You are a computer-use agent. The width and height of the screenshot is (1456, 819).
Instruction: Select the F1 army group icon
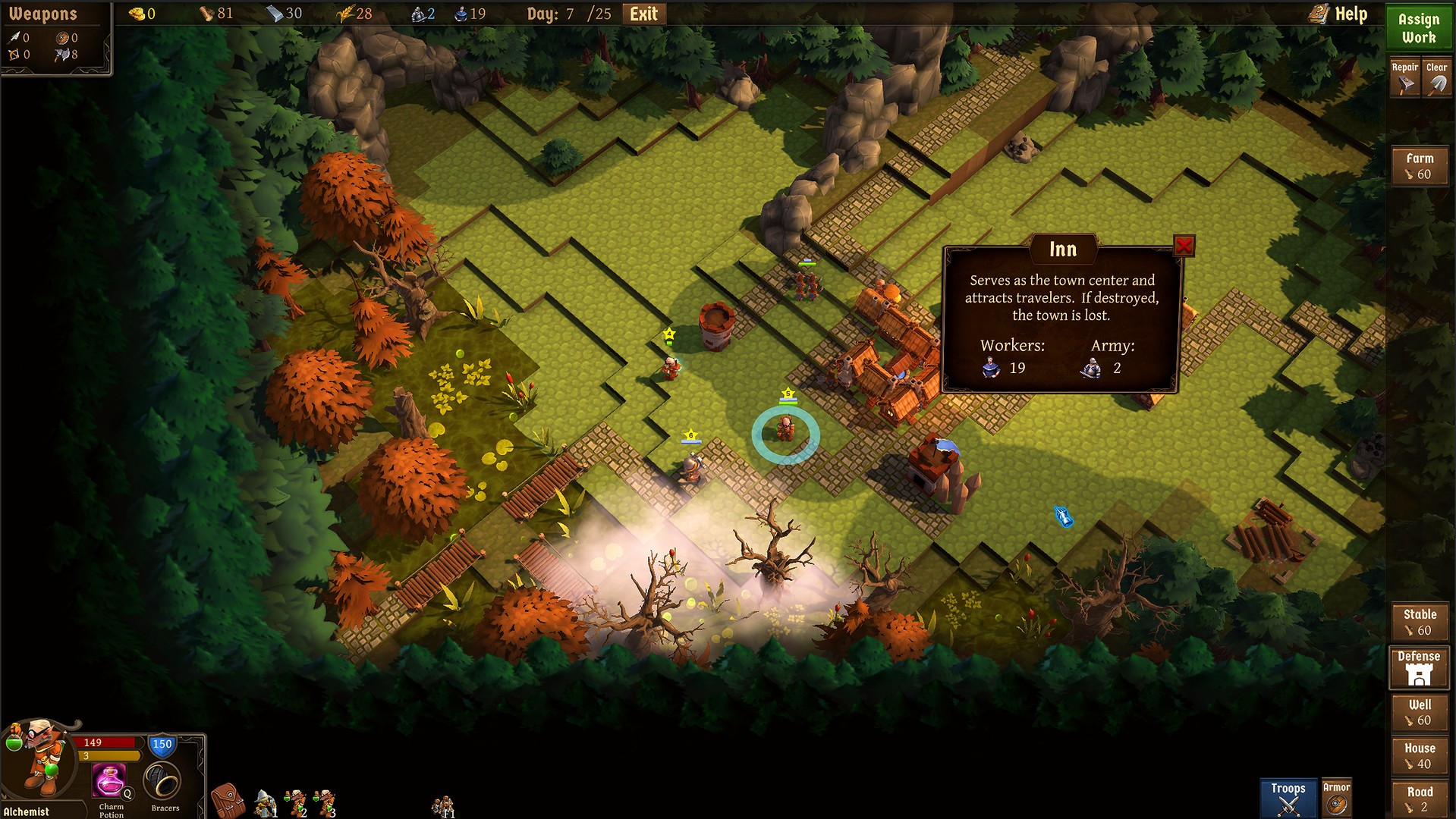point(443,806)
